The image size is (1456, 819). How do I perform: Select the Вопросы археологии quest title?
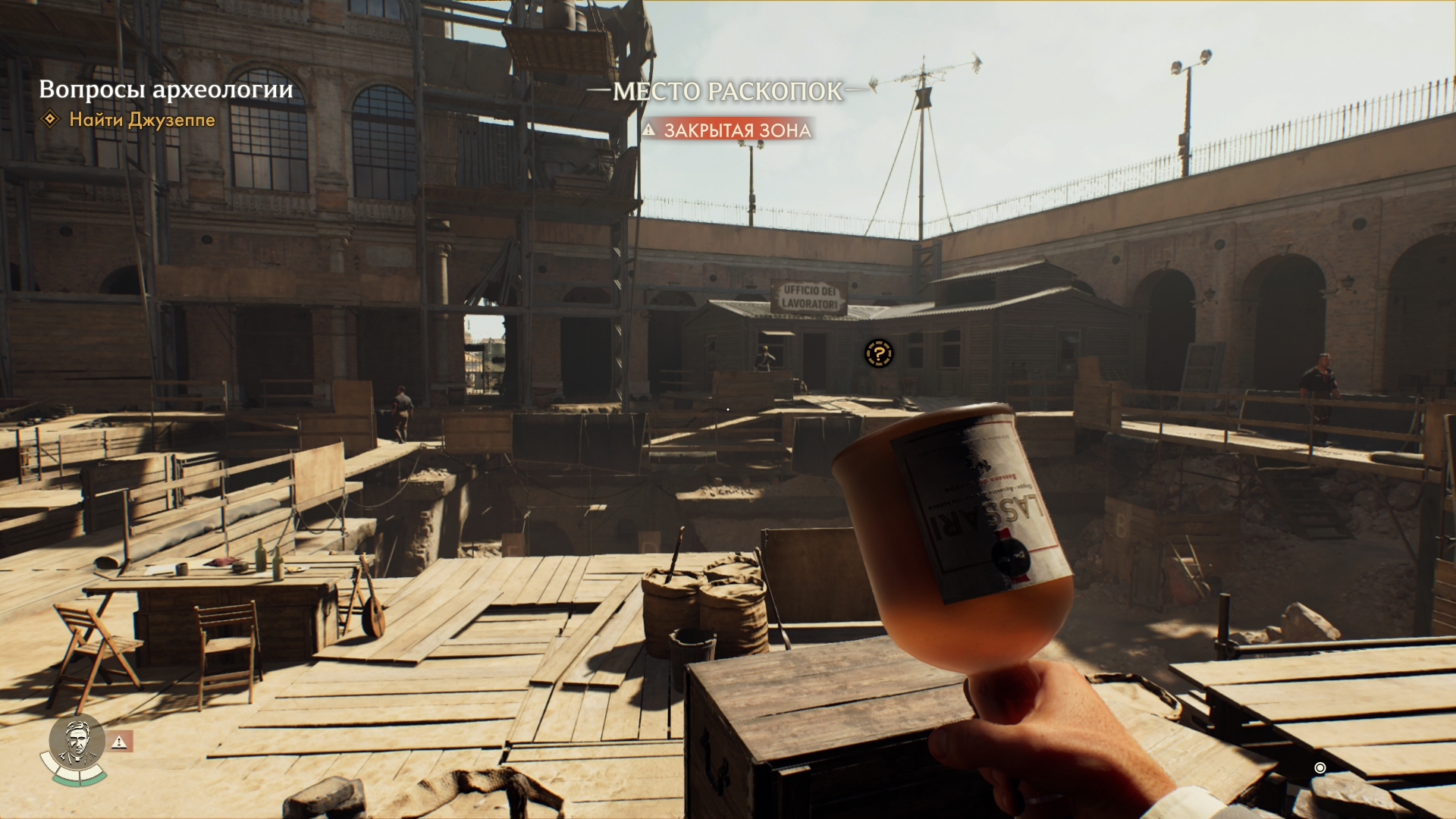[x=166, y=89]
